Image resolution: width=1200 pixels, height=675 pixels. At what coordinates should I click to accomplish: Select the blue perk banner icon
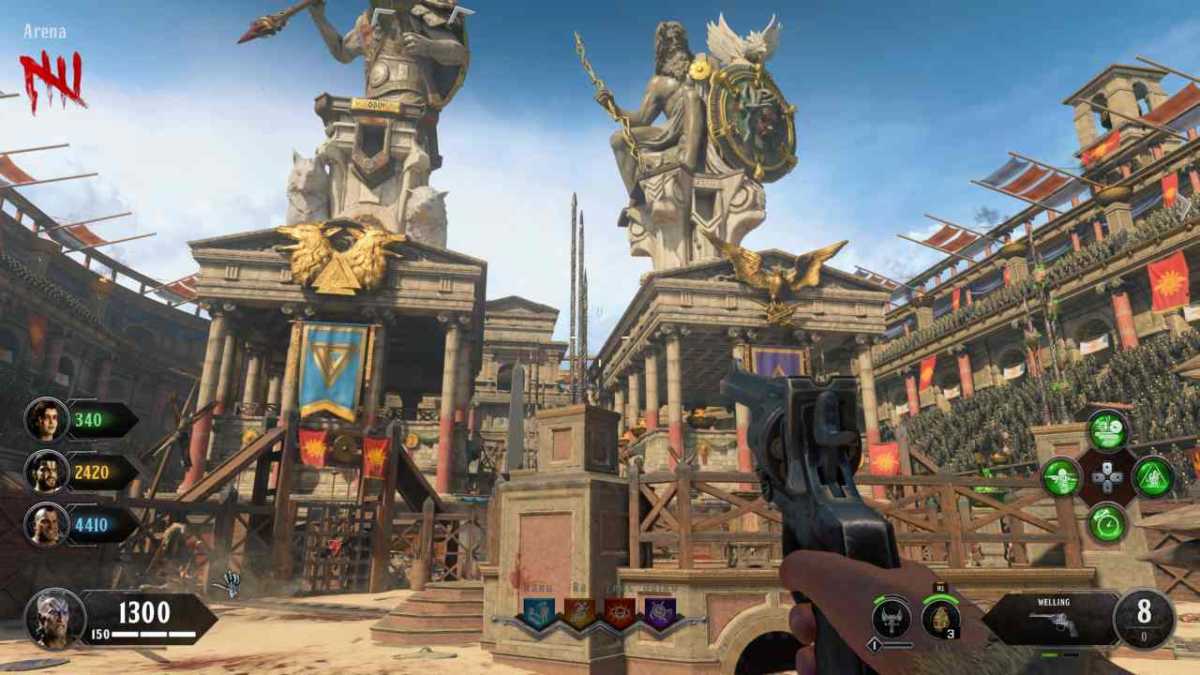pos(538,612)
